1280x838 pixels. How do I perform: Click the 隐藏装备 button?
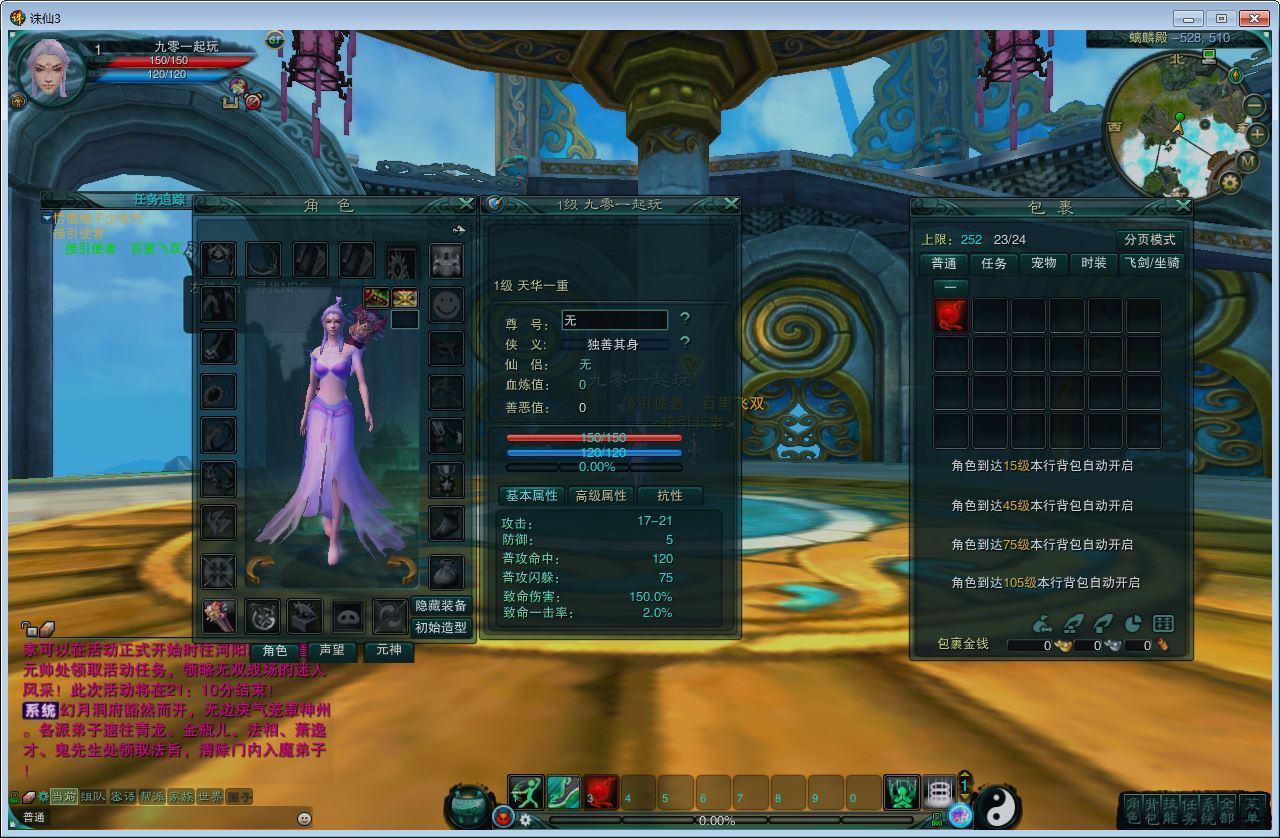click(441, 606)
